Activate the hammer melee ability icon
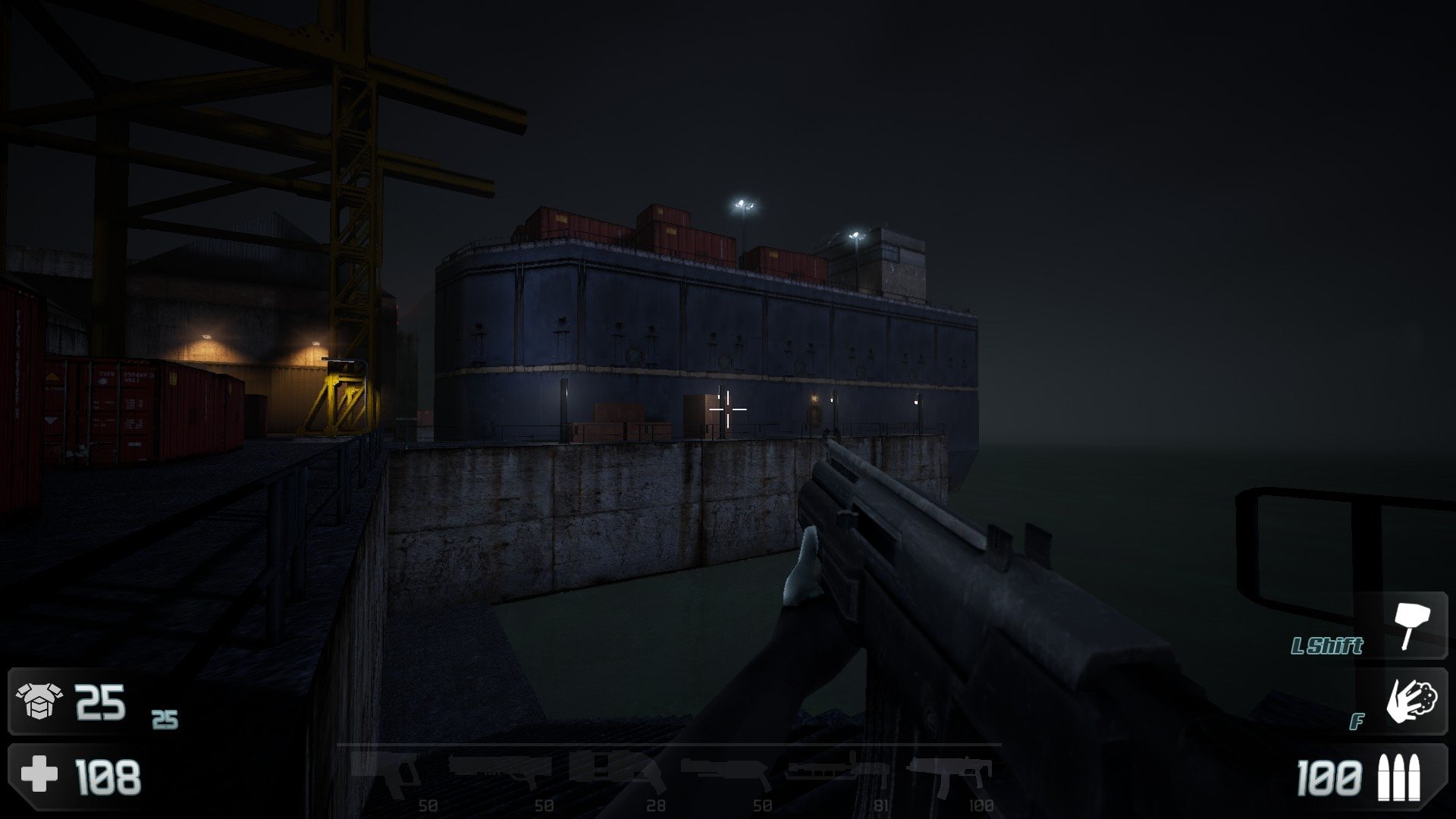This screenshot has width=1456, height=819. click(1409, 625)
